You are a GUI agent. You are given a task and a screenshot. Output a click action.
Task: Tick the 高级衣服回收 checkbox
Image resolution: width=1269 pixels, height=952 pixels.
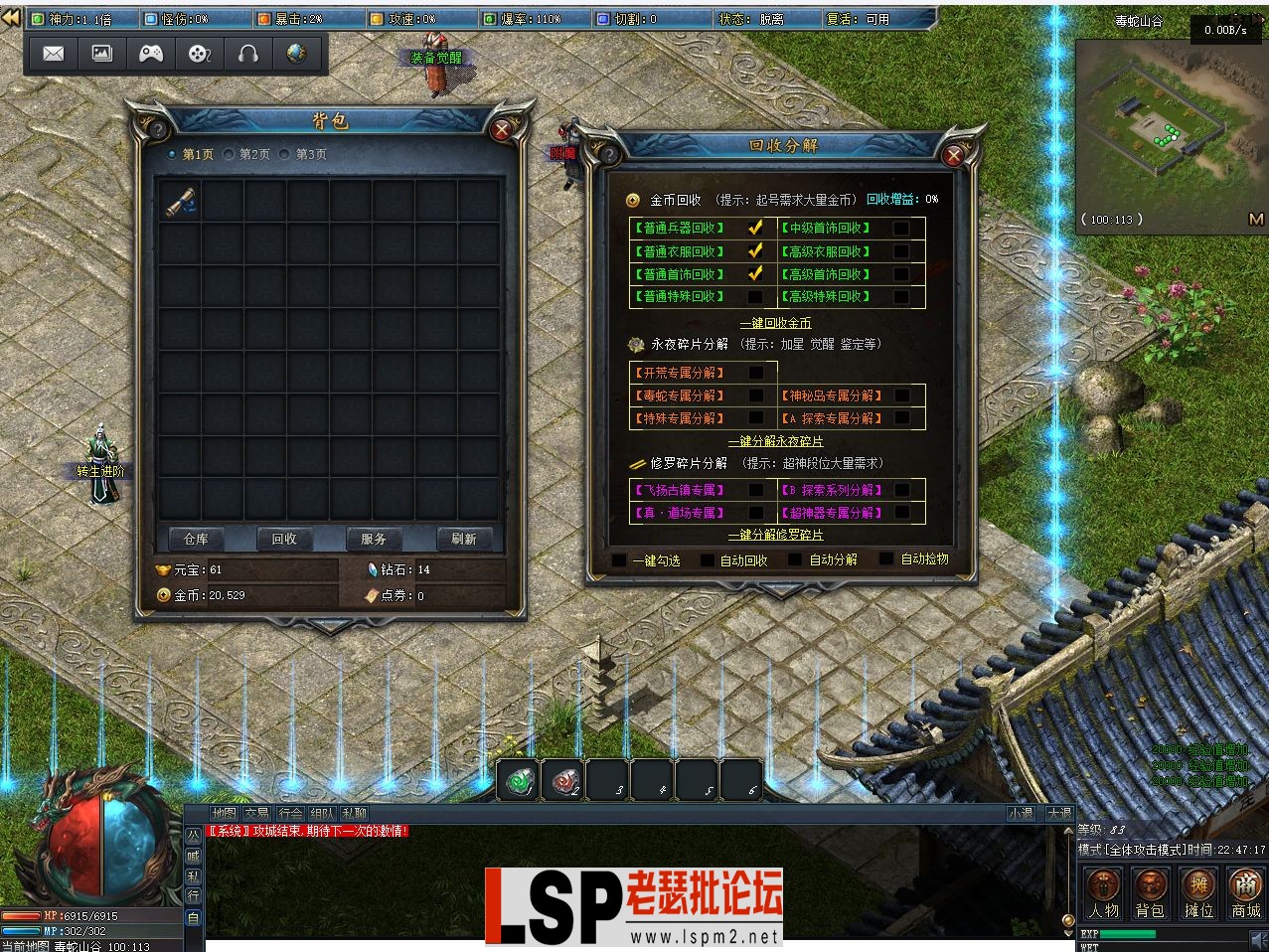tap(900, 251)
